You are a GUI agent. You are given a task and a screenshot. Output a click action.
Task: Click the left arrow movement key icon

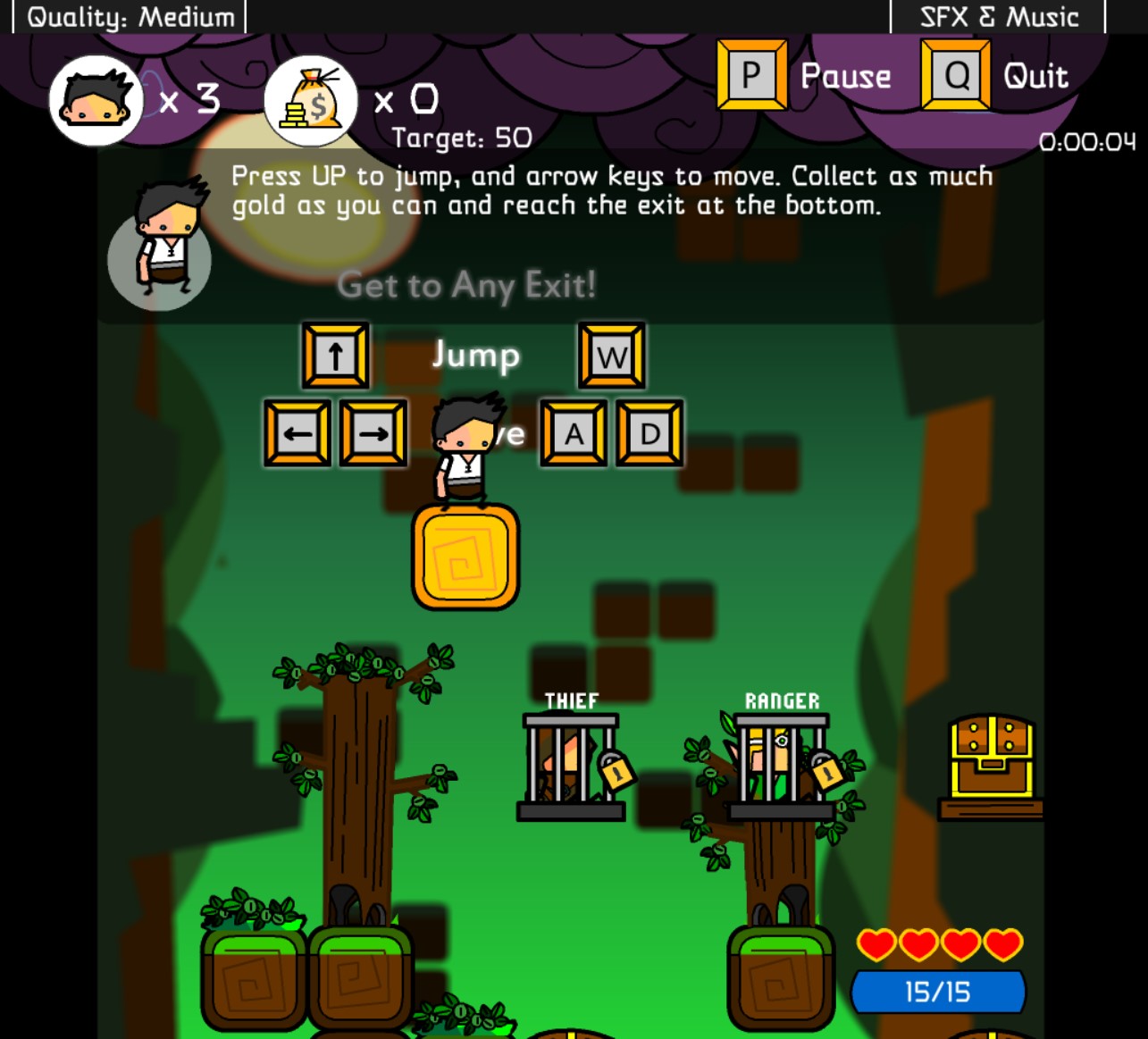(x=296, y=435)
